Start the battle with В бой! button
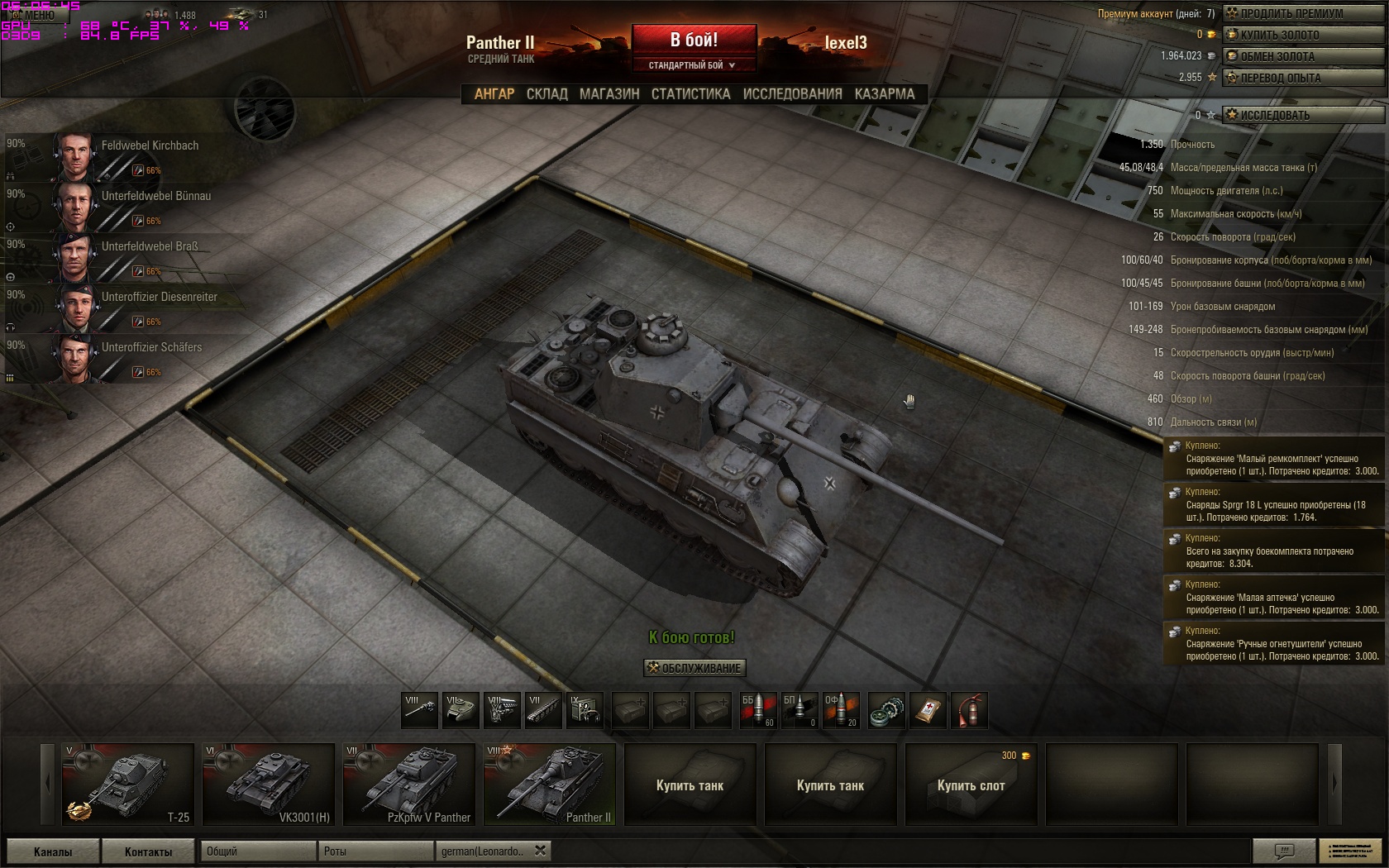 (x=694, y=40)
